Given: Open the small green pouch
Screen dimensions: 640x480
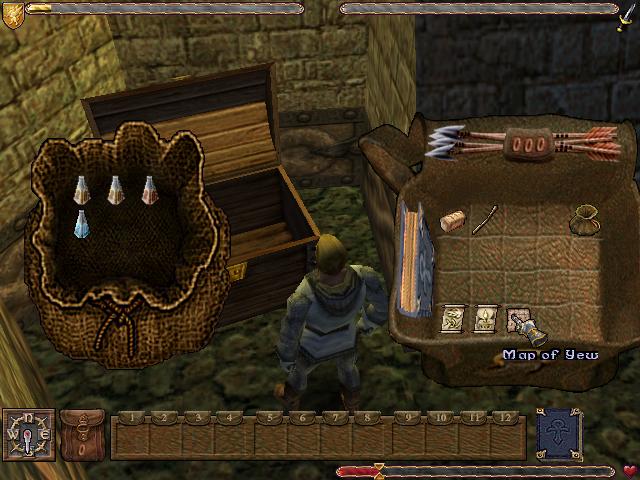Looking at the screenshot, I should click(x=583, y=219).
